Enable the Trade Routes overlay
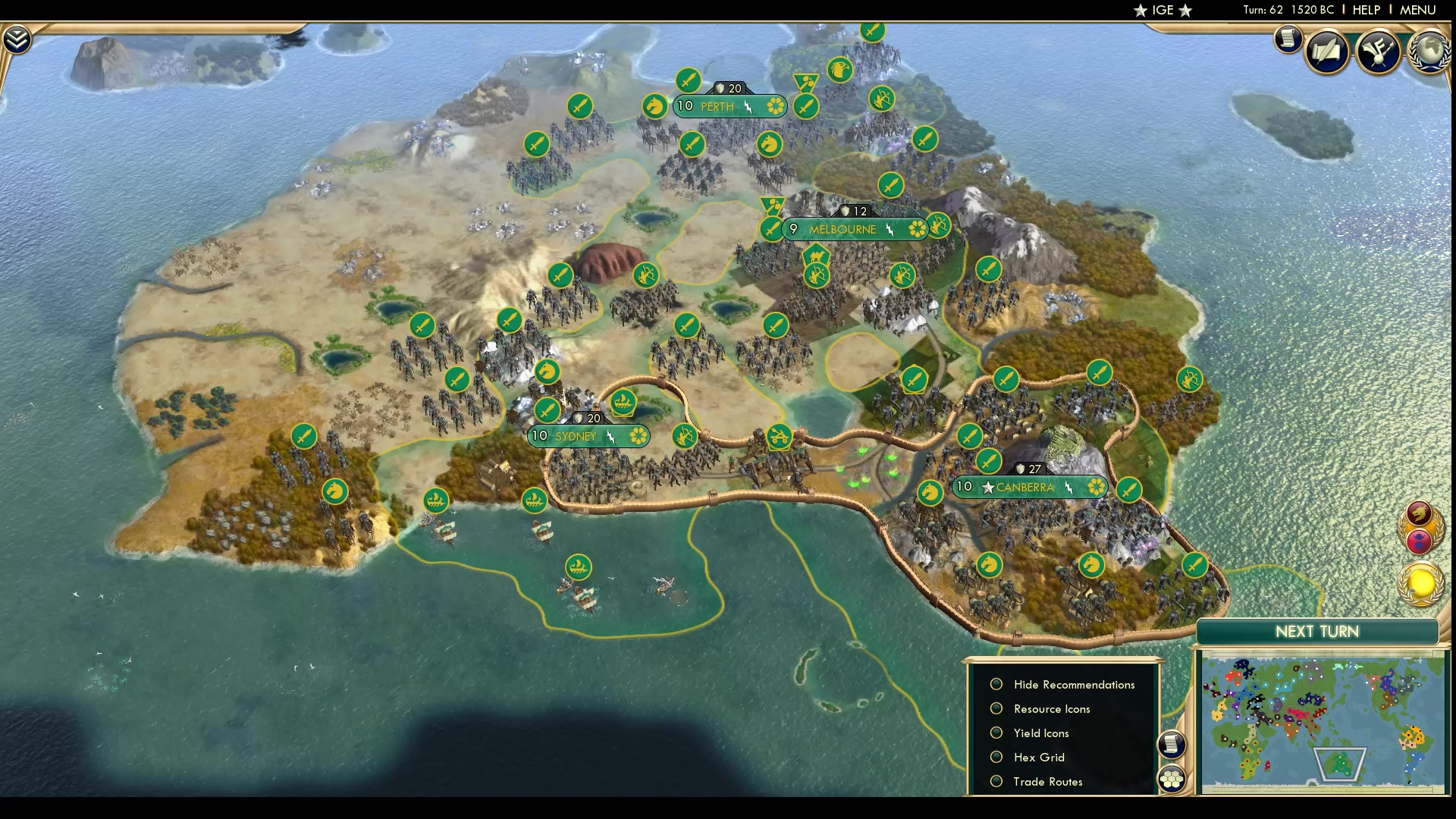The width and height of the screenshot is (1456, 819). (996, 781)
